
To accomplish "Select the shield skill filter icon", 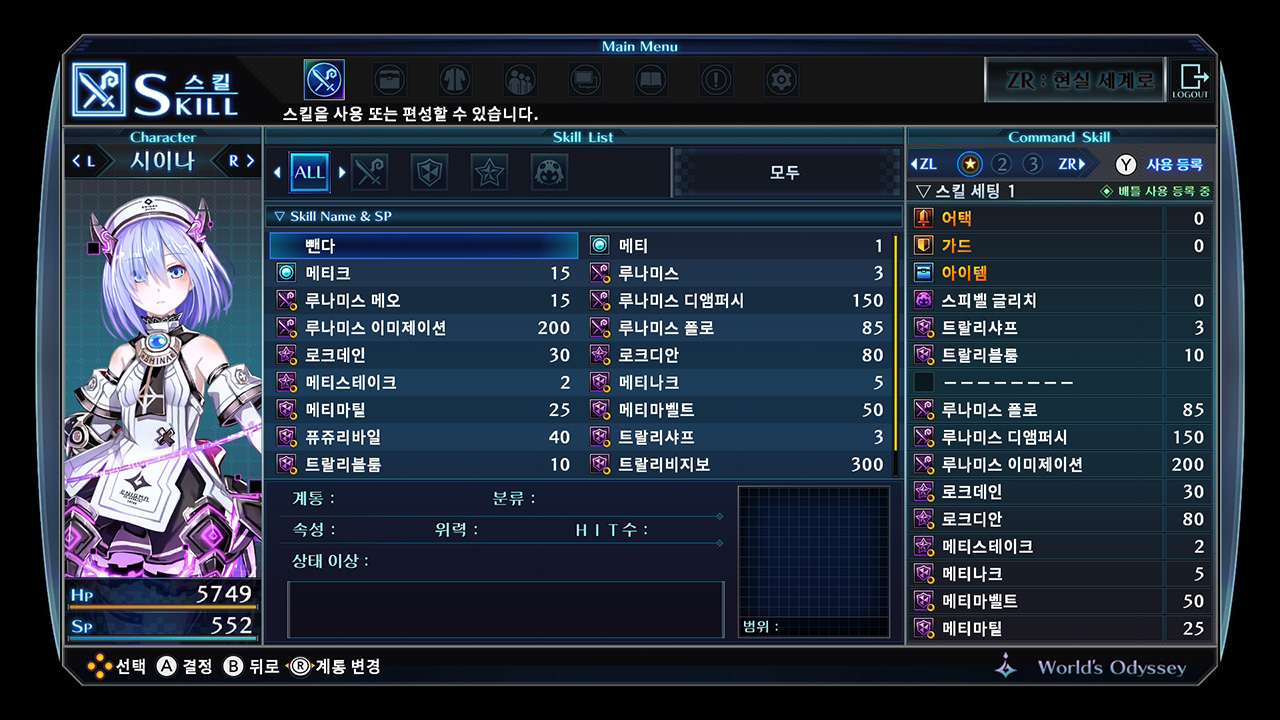I will tap(429, 171).
